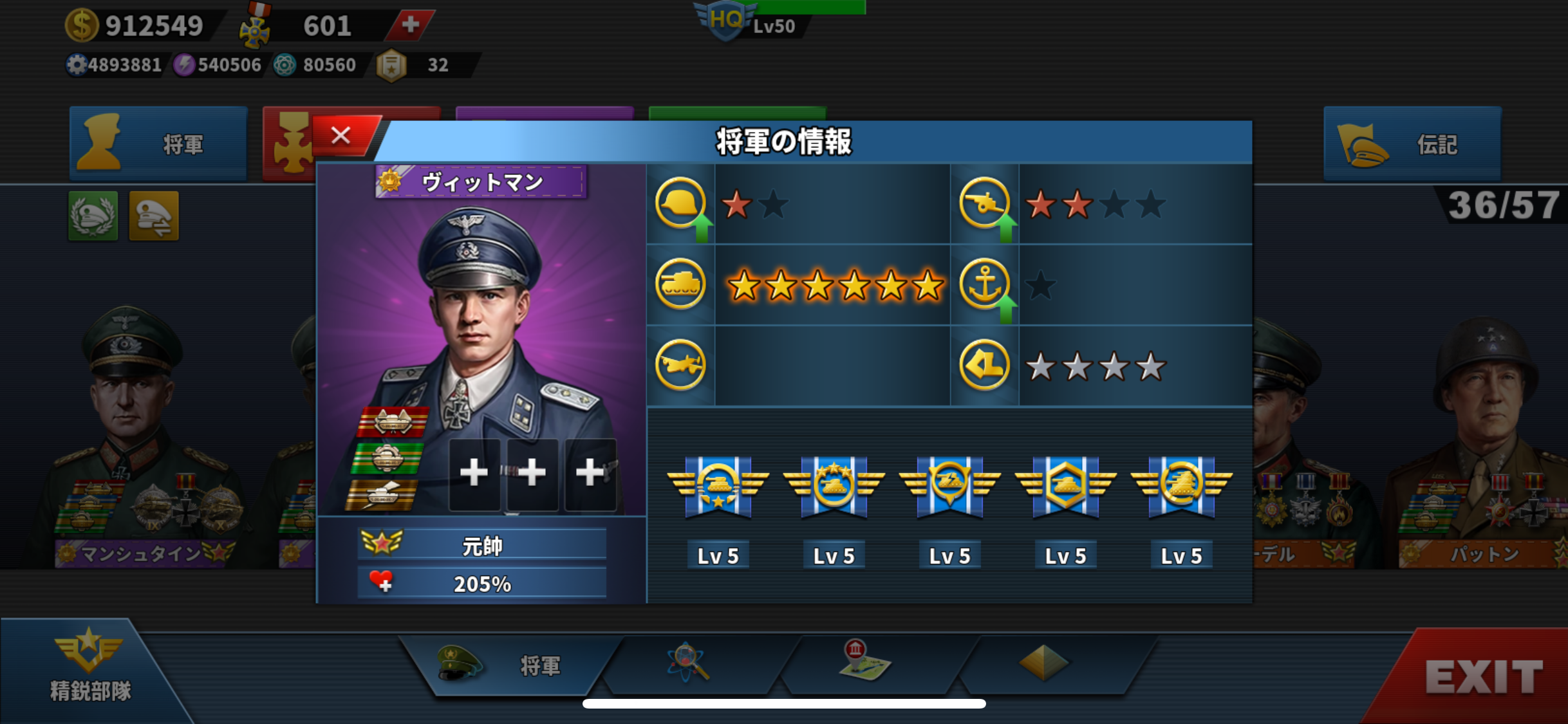Select the yellow swap general icon

(x=154, y=216)
